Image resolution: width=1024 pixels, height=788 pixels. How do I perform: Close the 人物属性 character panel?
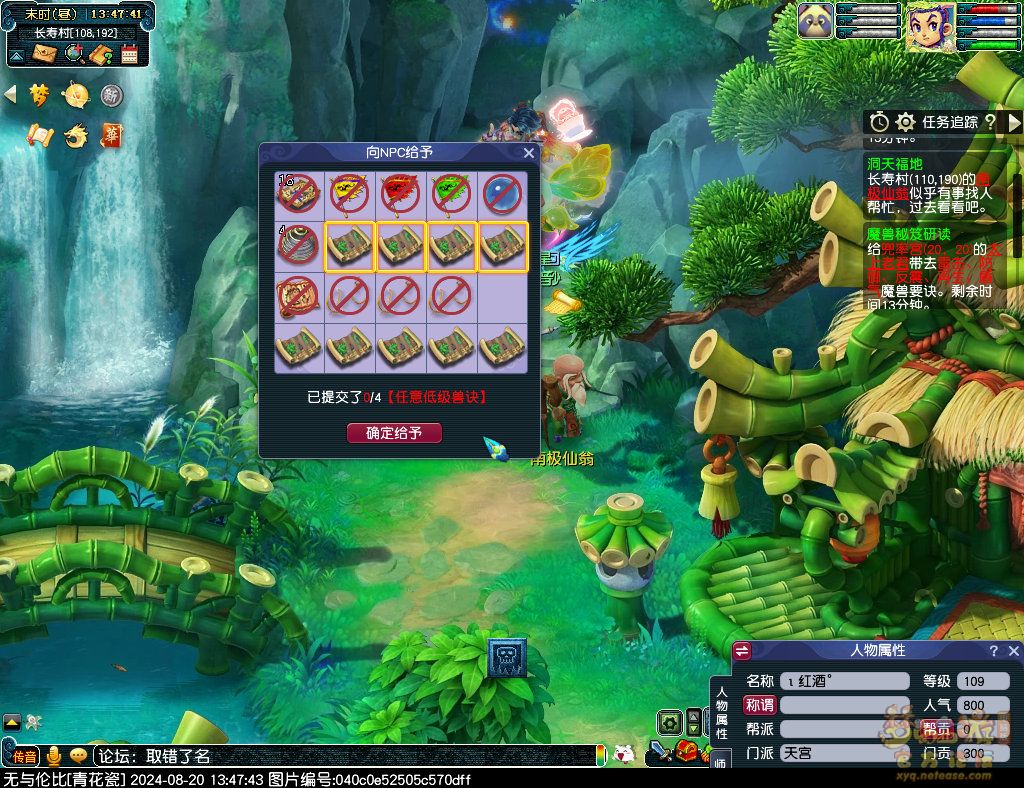coord(1012,651)
